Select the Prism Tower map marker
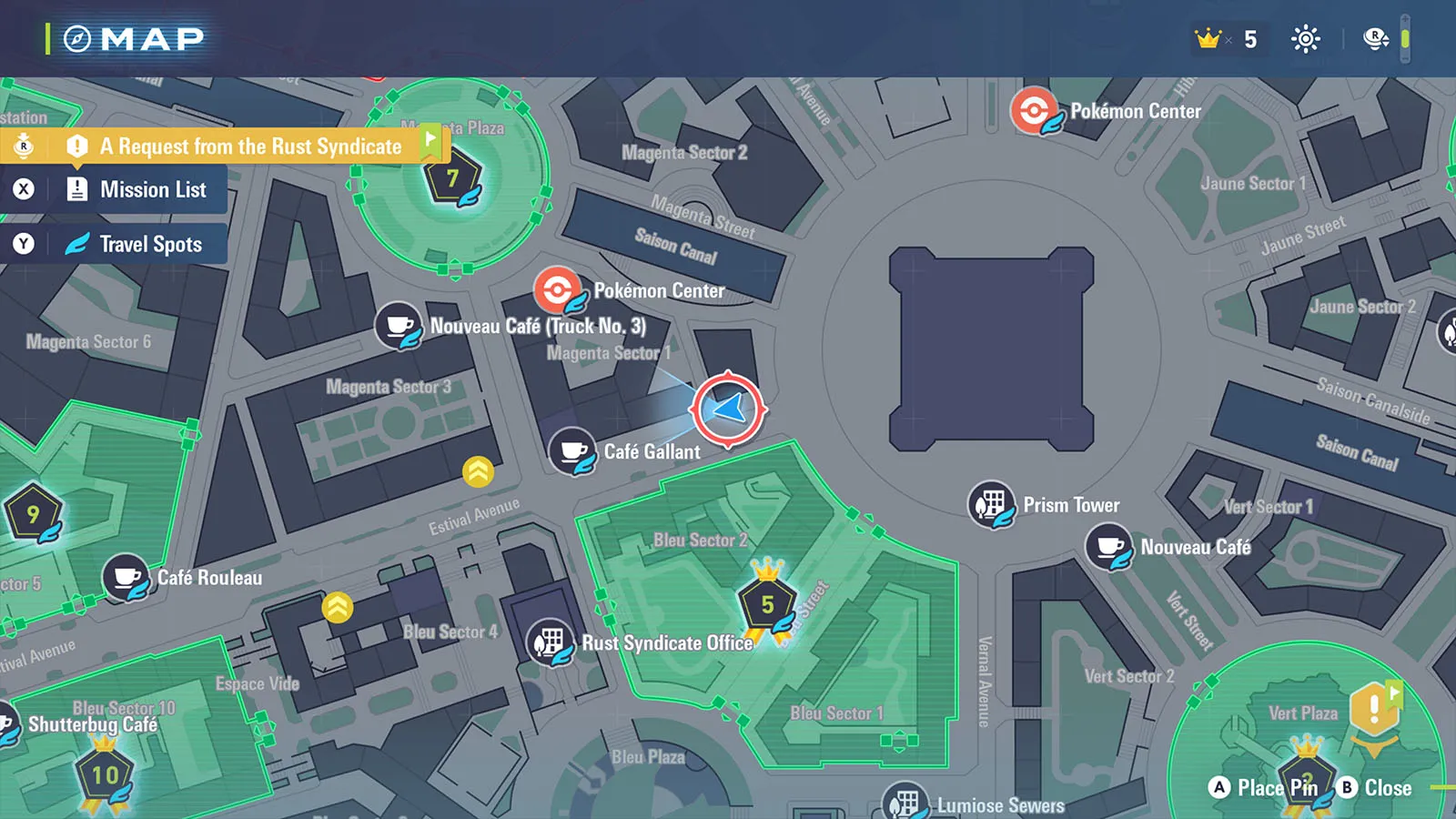 991,504
